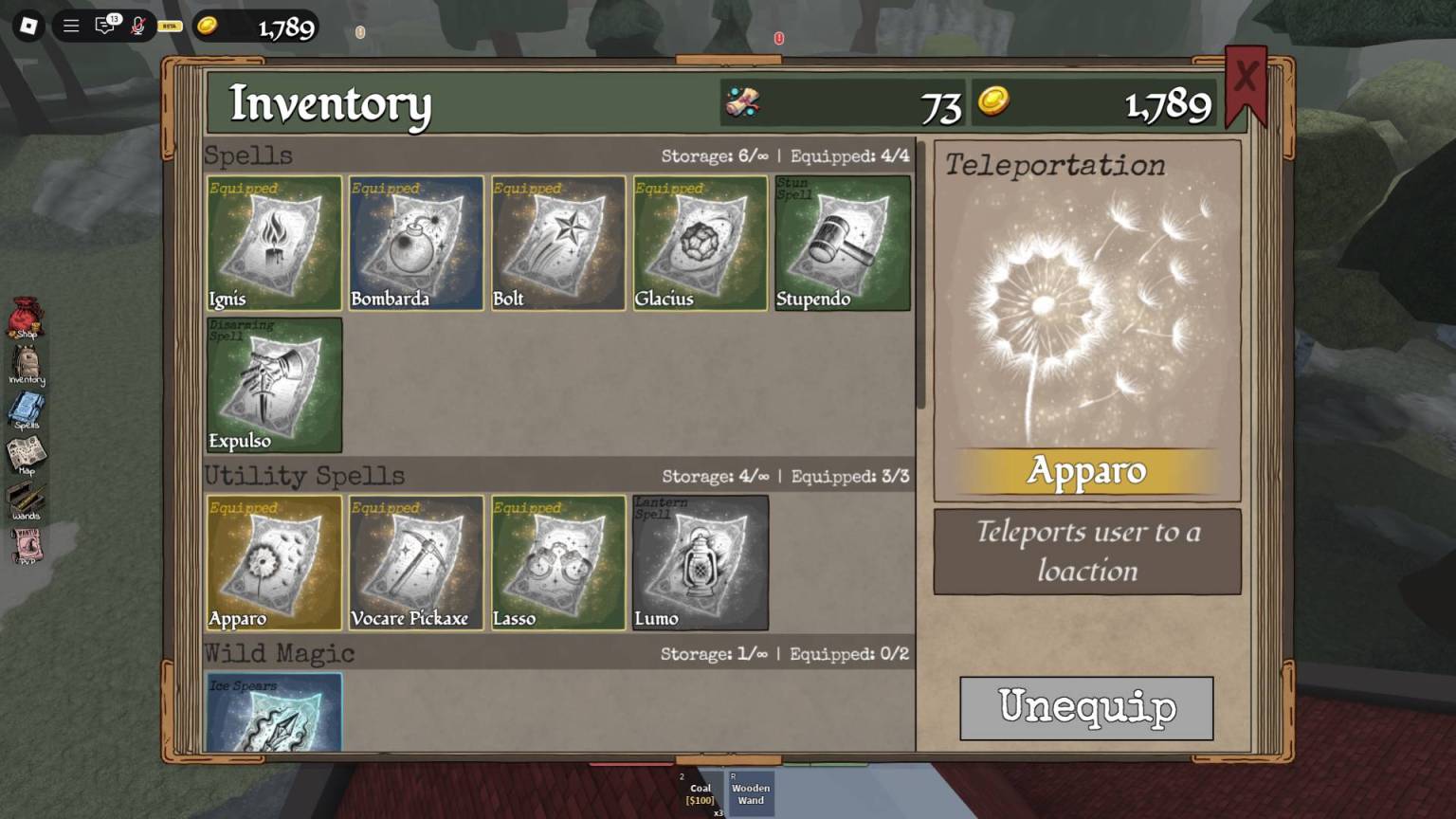1456x819 pixels.
Task: Select the Wooden Wand hotbar slot
Action: click(751, 793)
